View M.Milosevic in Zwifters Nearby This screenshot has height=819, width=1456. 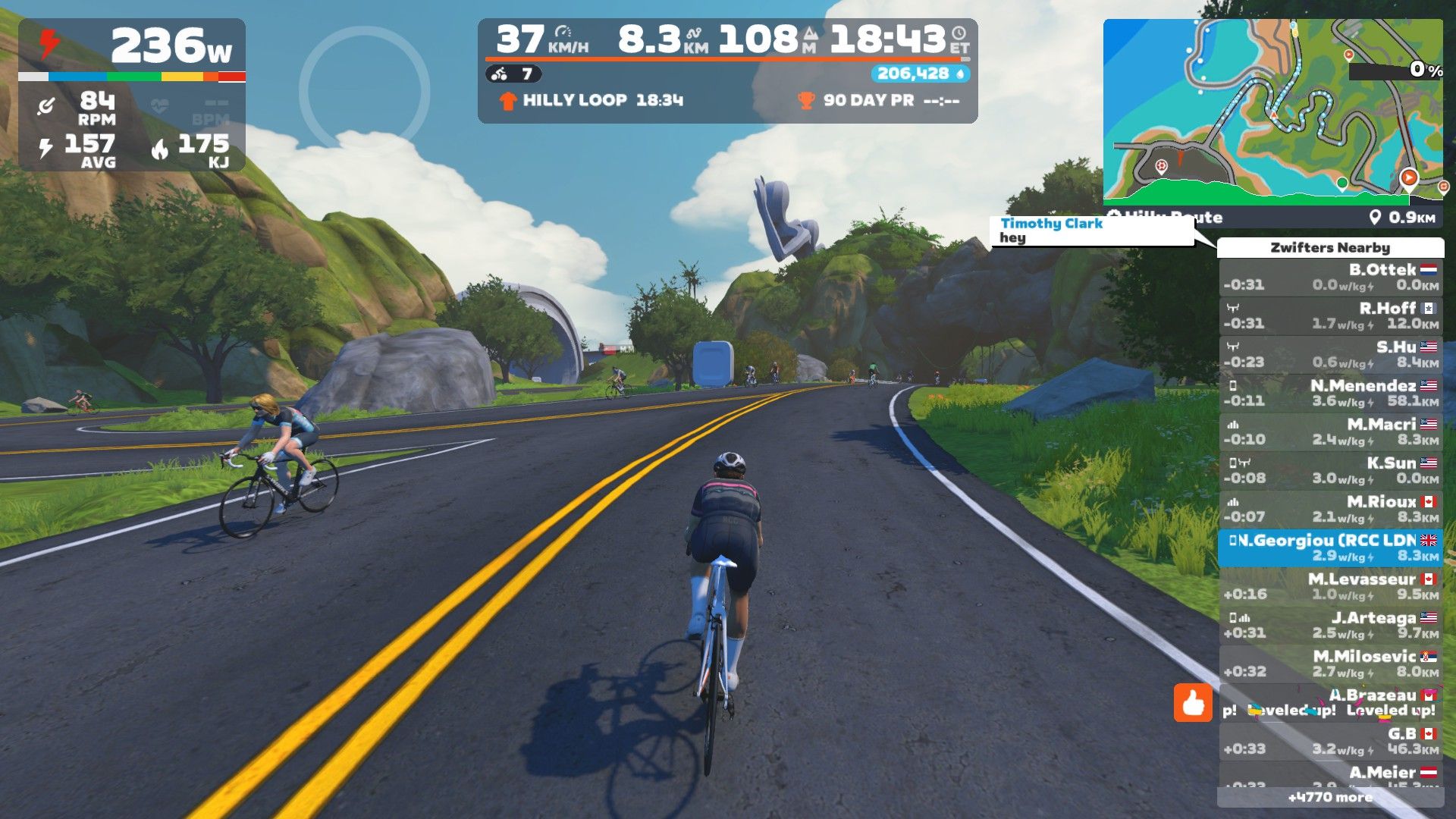1330,664
